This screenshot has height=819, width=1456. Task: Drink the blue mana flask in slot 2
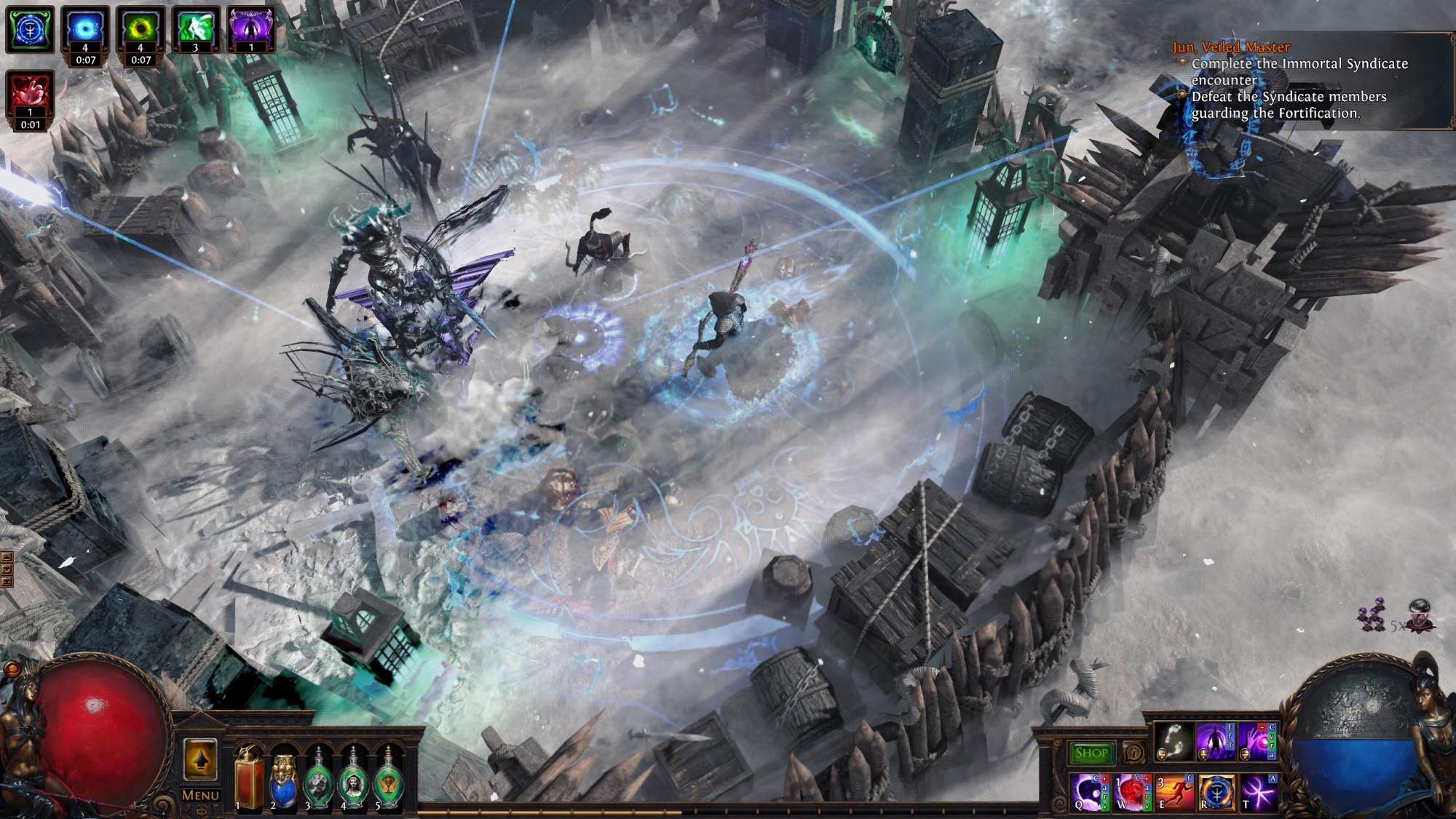(x=283, y=780)
